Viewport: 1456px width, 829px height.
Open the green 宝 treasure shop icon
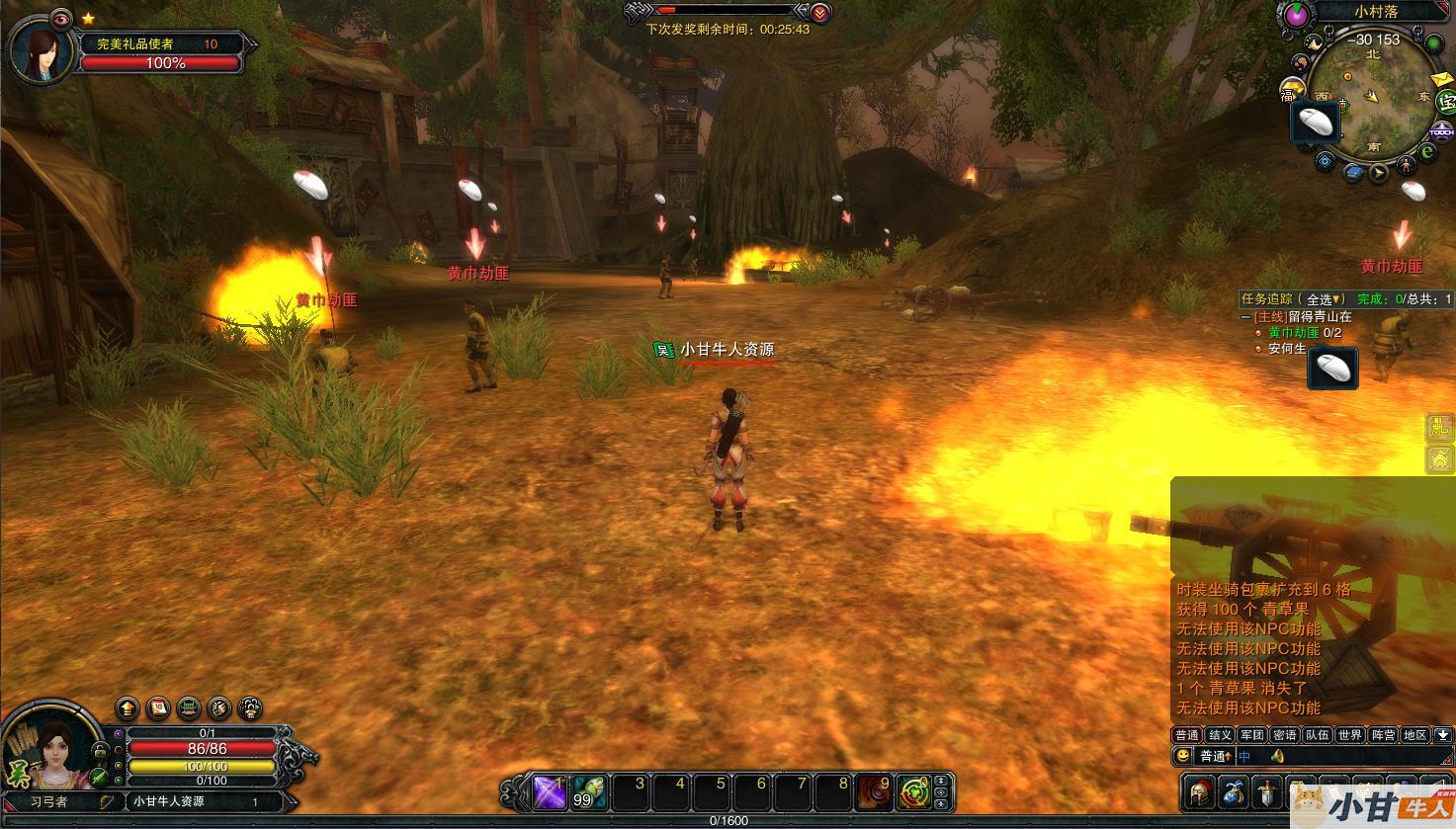point(1446,100)
